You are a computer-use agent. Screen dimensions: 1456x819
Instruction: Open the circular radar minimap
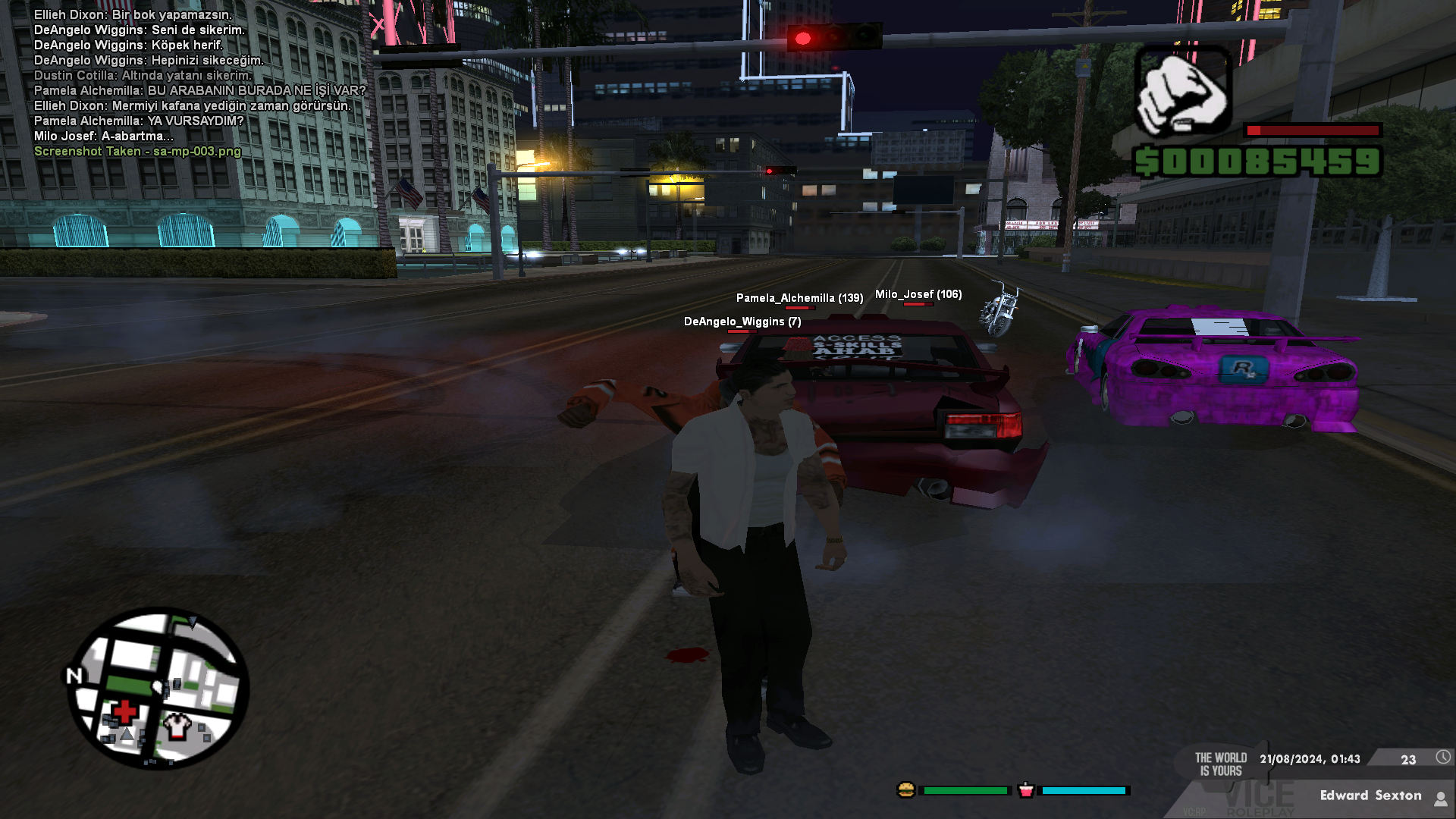tap(158, 689)
